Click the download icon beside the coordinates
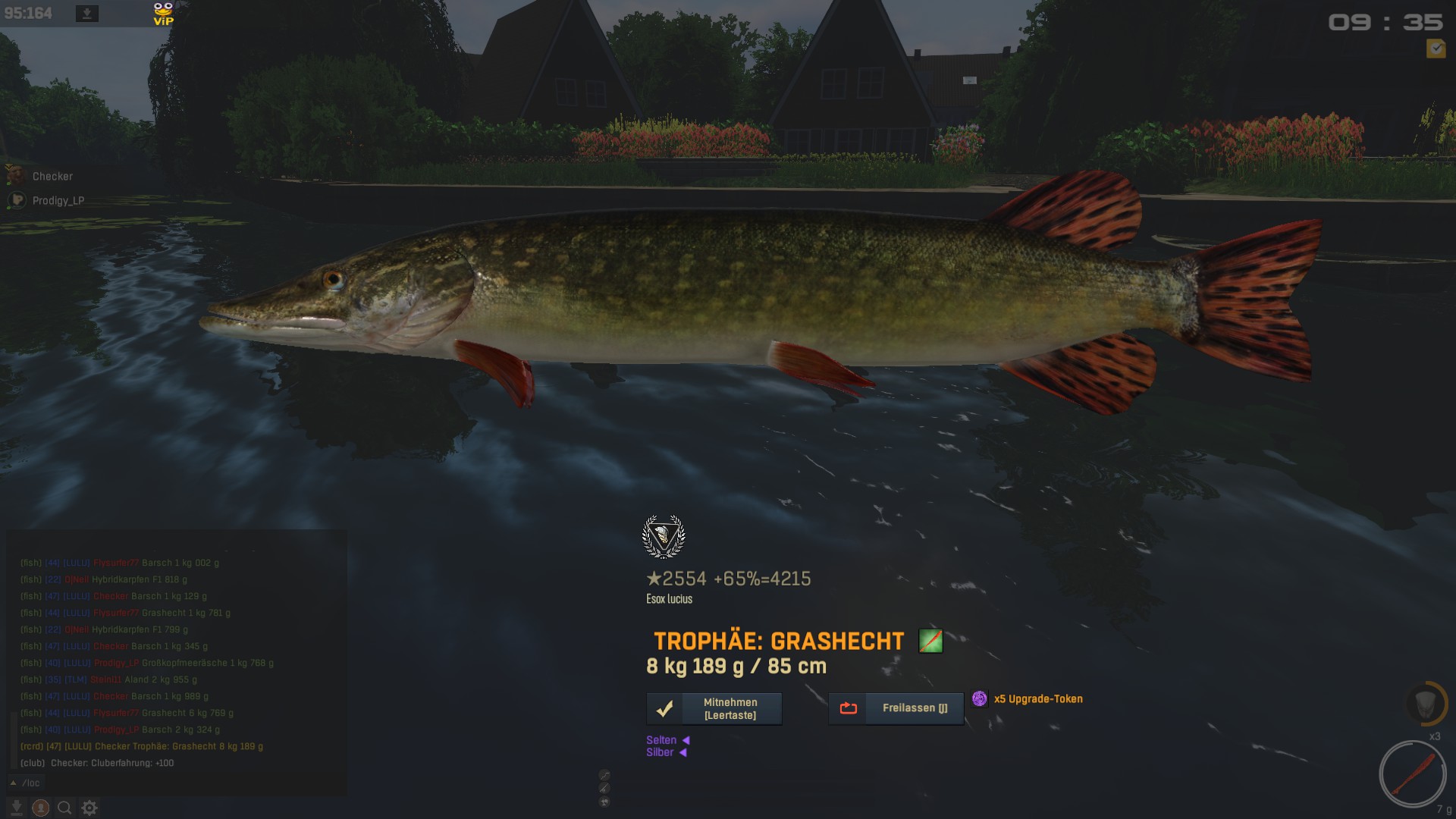The height and width of the screenshot is (819, 1456). click(x=87, y=14)
